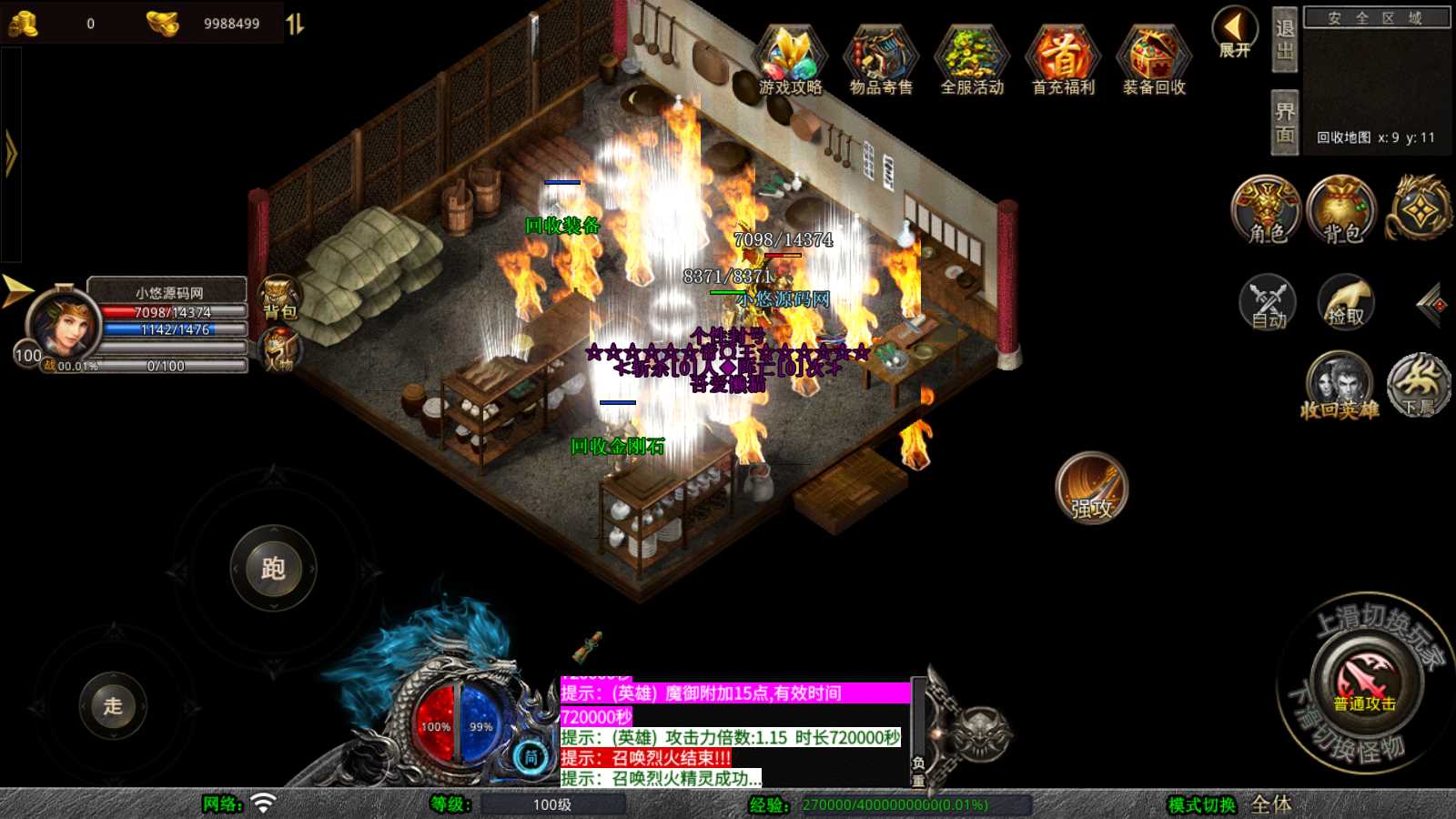Click the 下属 subordinate icon

click(1419, 386)
